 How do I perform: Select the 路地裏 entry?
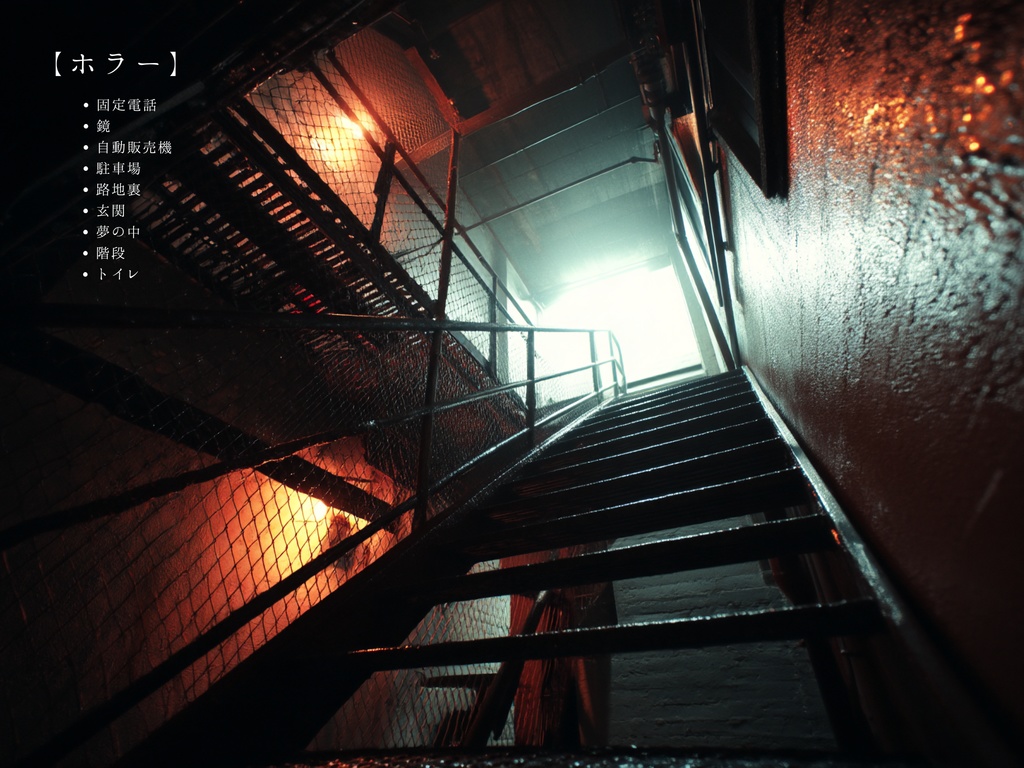coord(119,189)
